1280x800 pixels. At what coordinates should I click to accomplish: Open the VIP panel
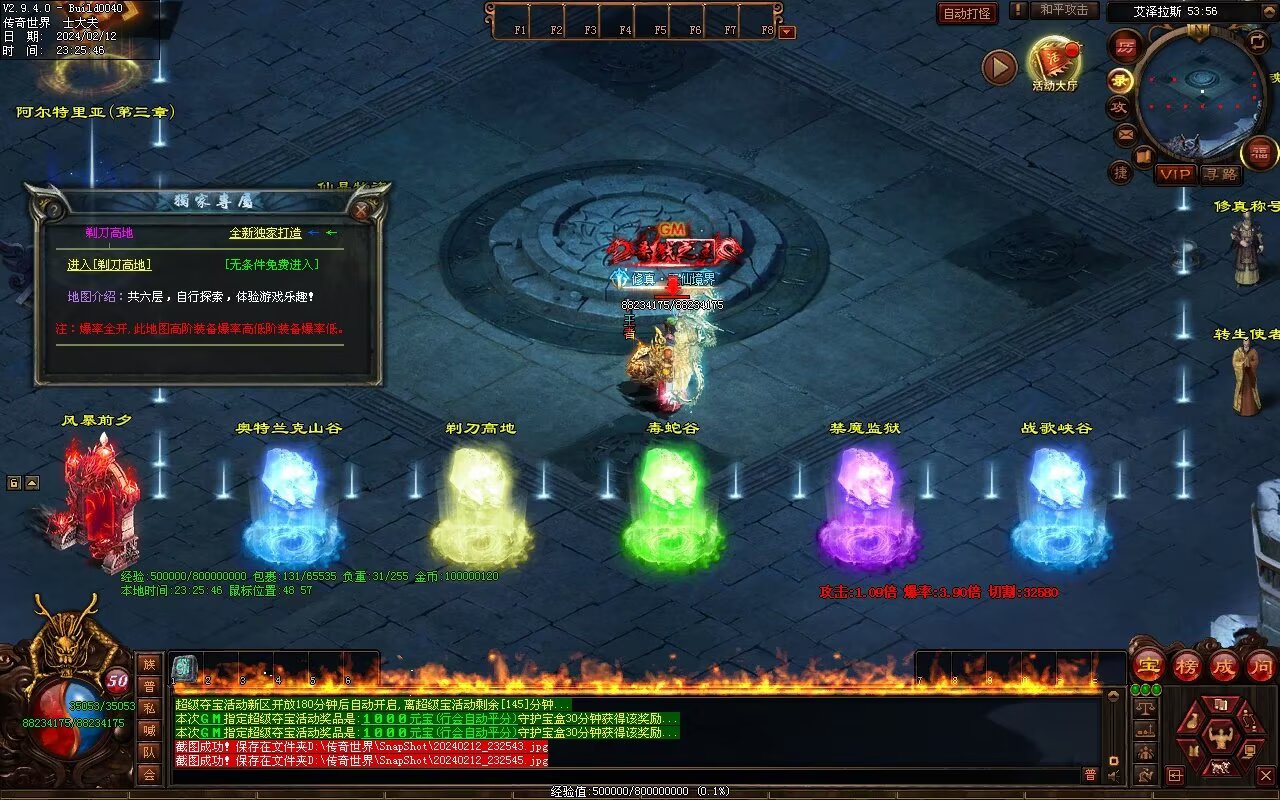[1176, 174]
